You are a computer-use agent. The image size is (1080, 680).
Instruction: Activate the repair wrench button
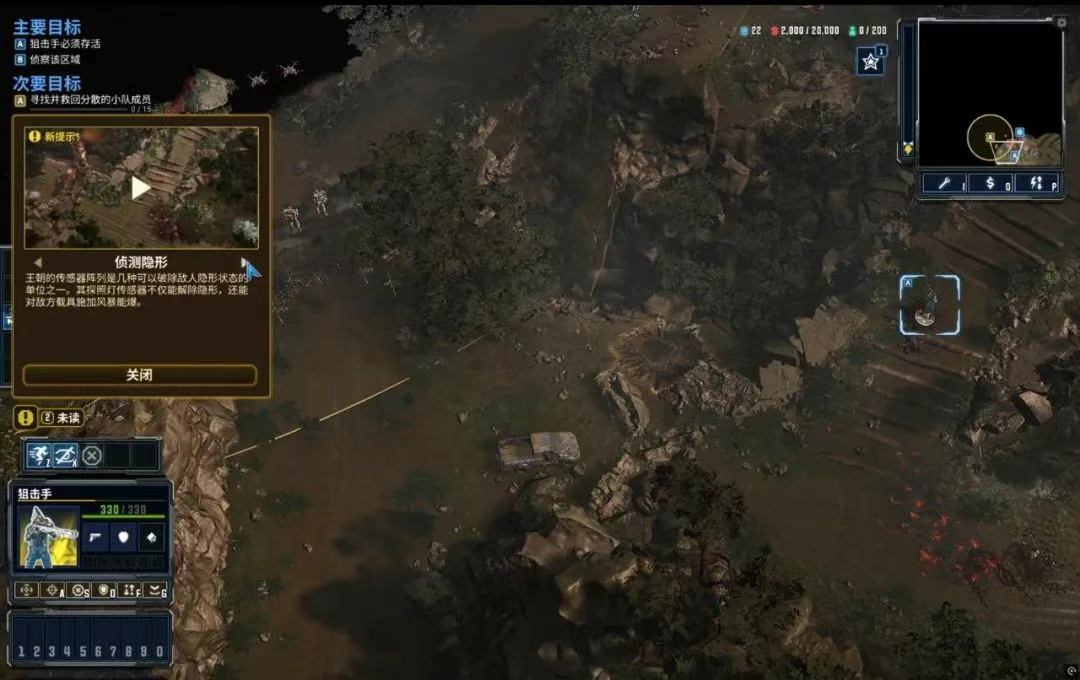click(x=945, y=183)
